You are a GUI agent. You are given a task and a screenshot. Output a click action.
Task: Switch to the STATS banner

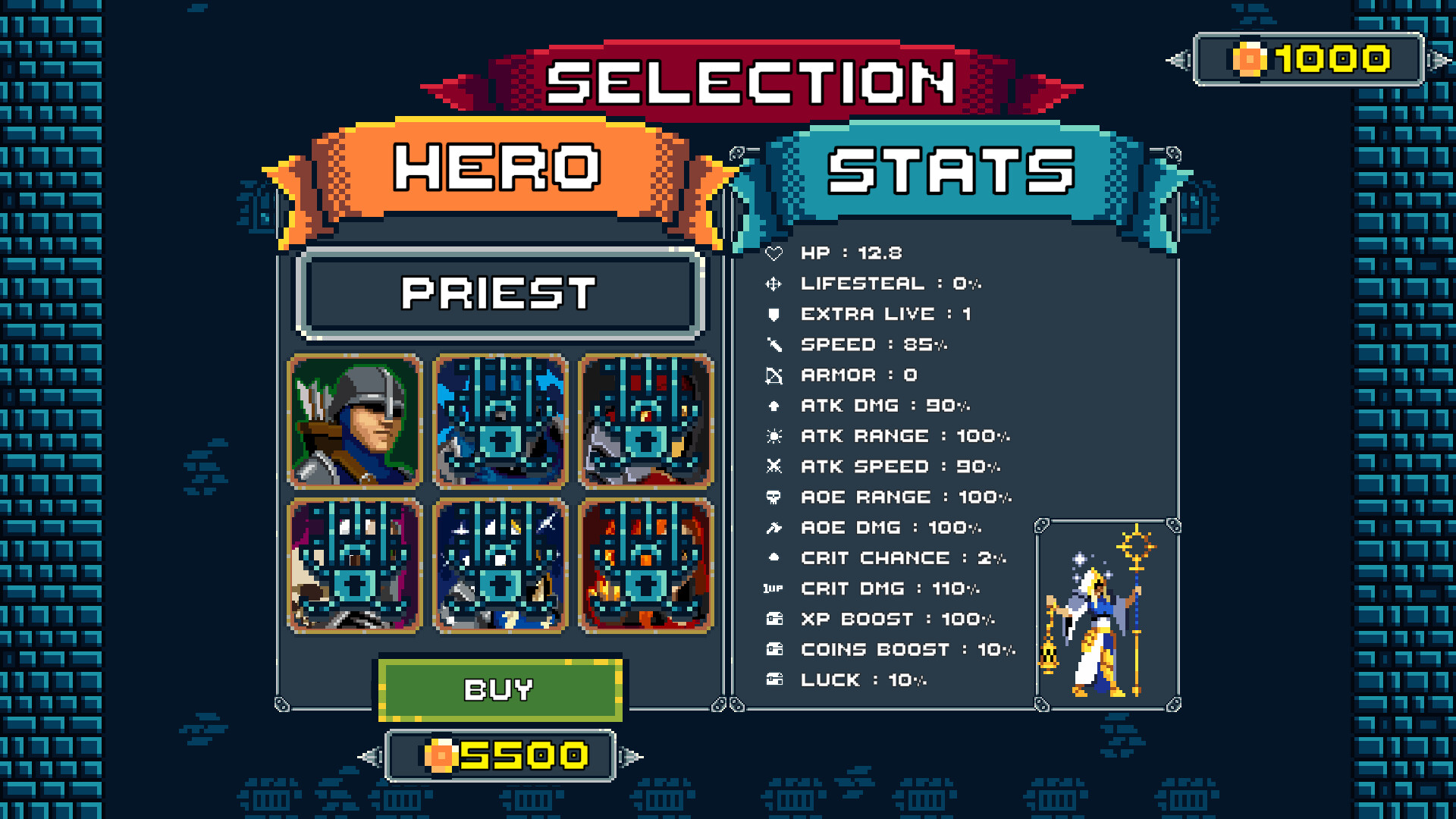pos(948,168)
